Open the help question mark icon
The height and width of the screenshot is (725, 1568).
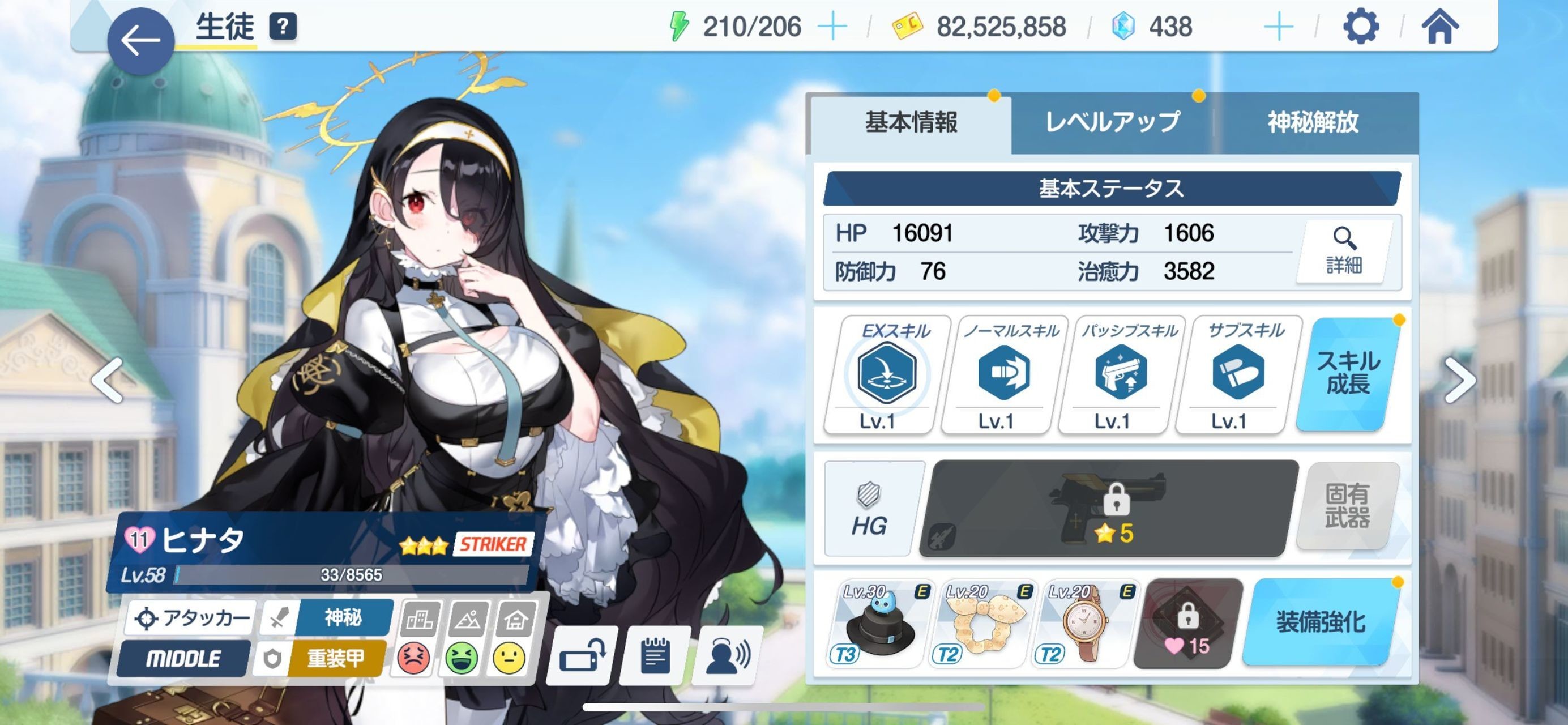pyautogui.click(x=283, y=27)
